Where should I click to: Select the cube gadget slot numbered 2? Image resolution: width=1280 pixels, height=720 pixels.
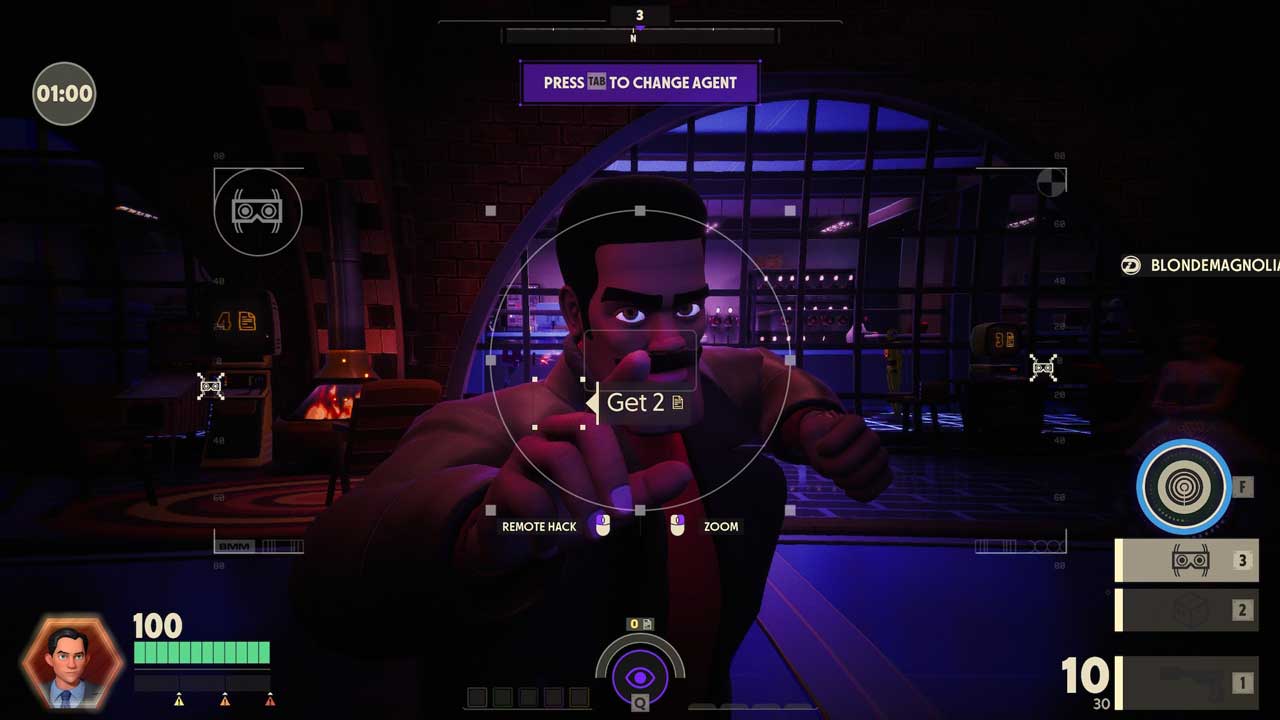tap(1188, 610)
